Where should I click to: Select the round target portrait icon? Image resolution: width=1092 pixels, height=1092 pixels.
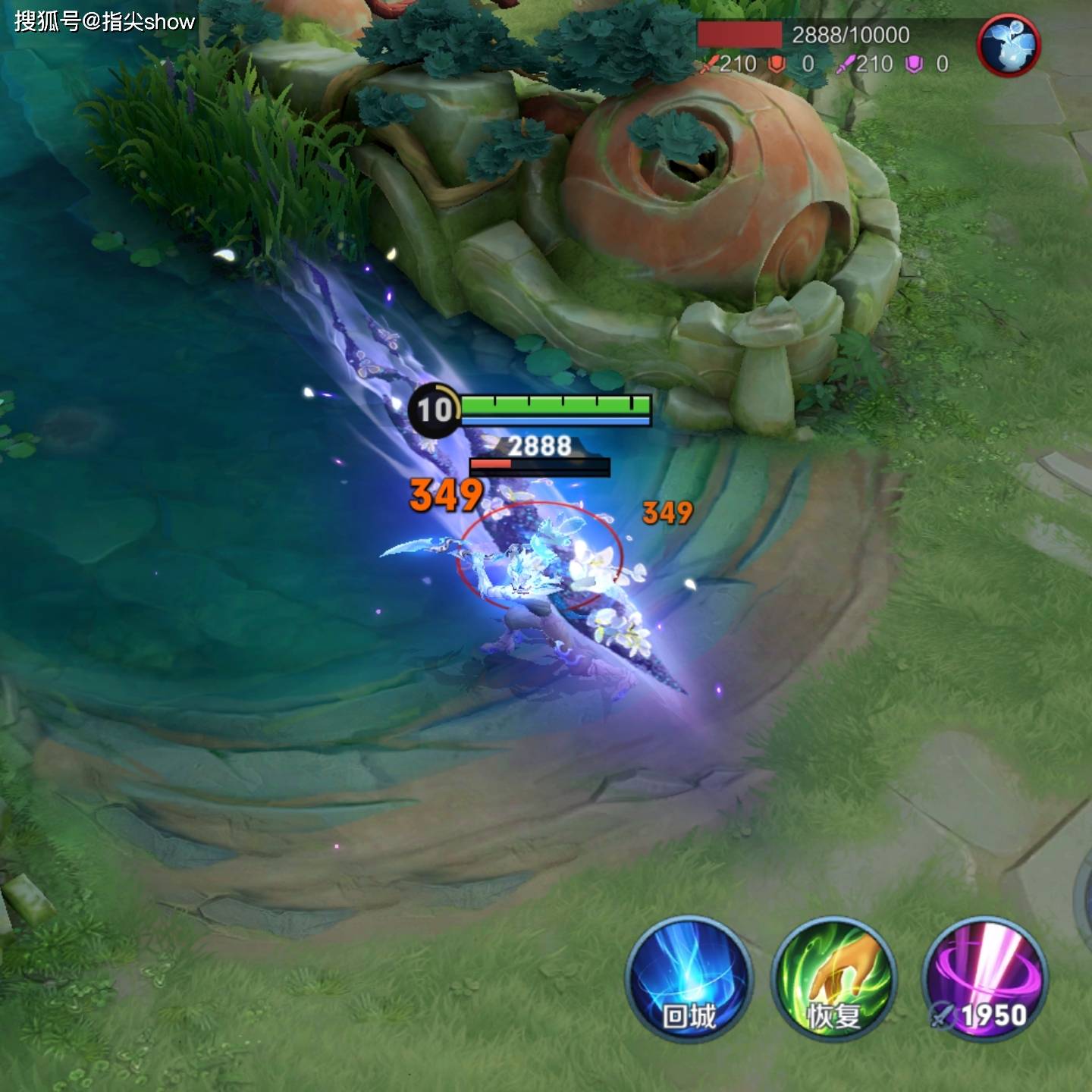tap(1009, 45)
